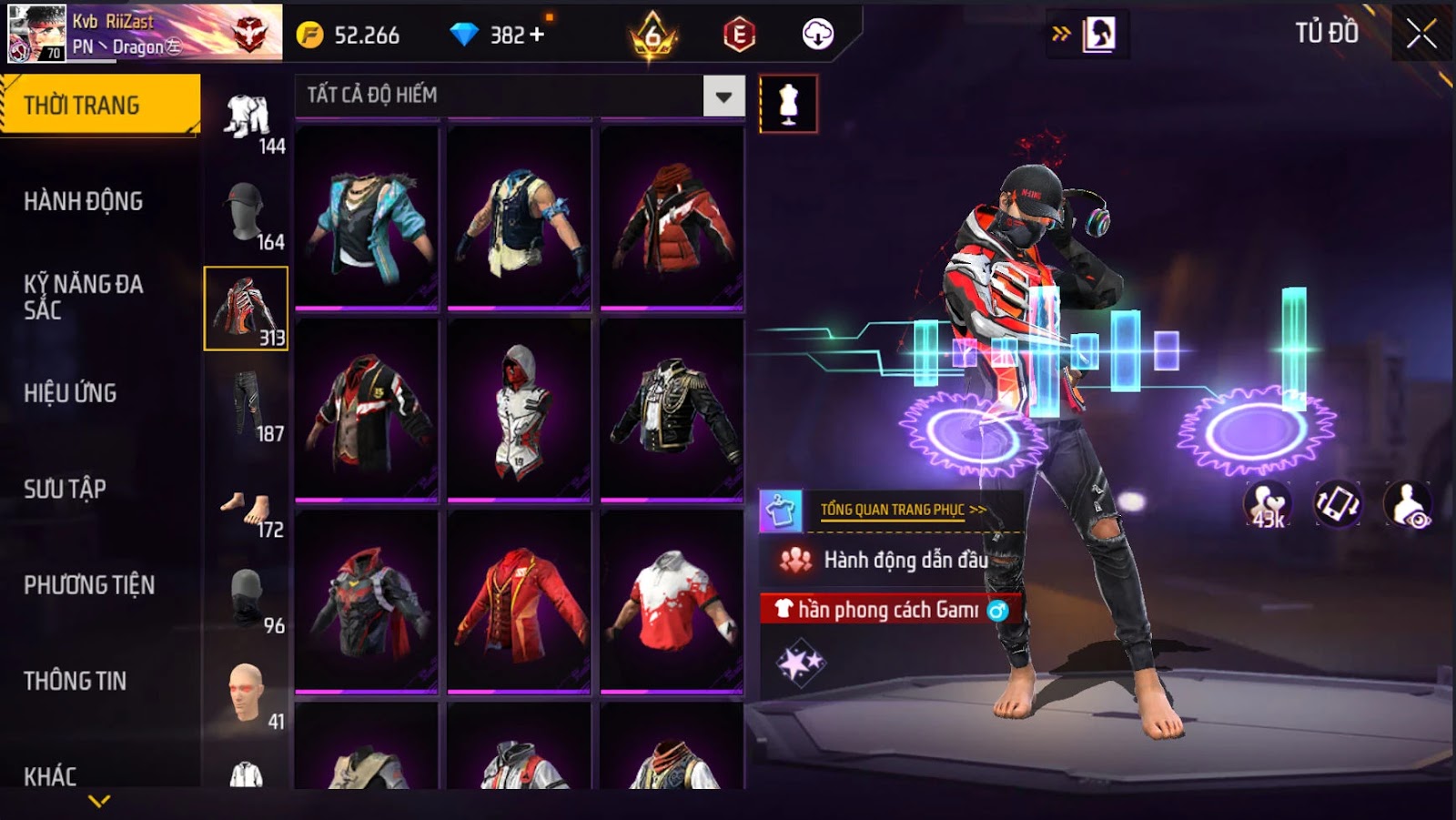Add diamonds with the plus button
Screen dimensions: 1456x820
click(x=537, y=35)
